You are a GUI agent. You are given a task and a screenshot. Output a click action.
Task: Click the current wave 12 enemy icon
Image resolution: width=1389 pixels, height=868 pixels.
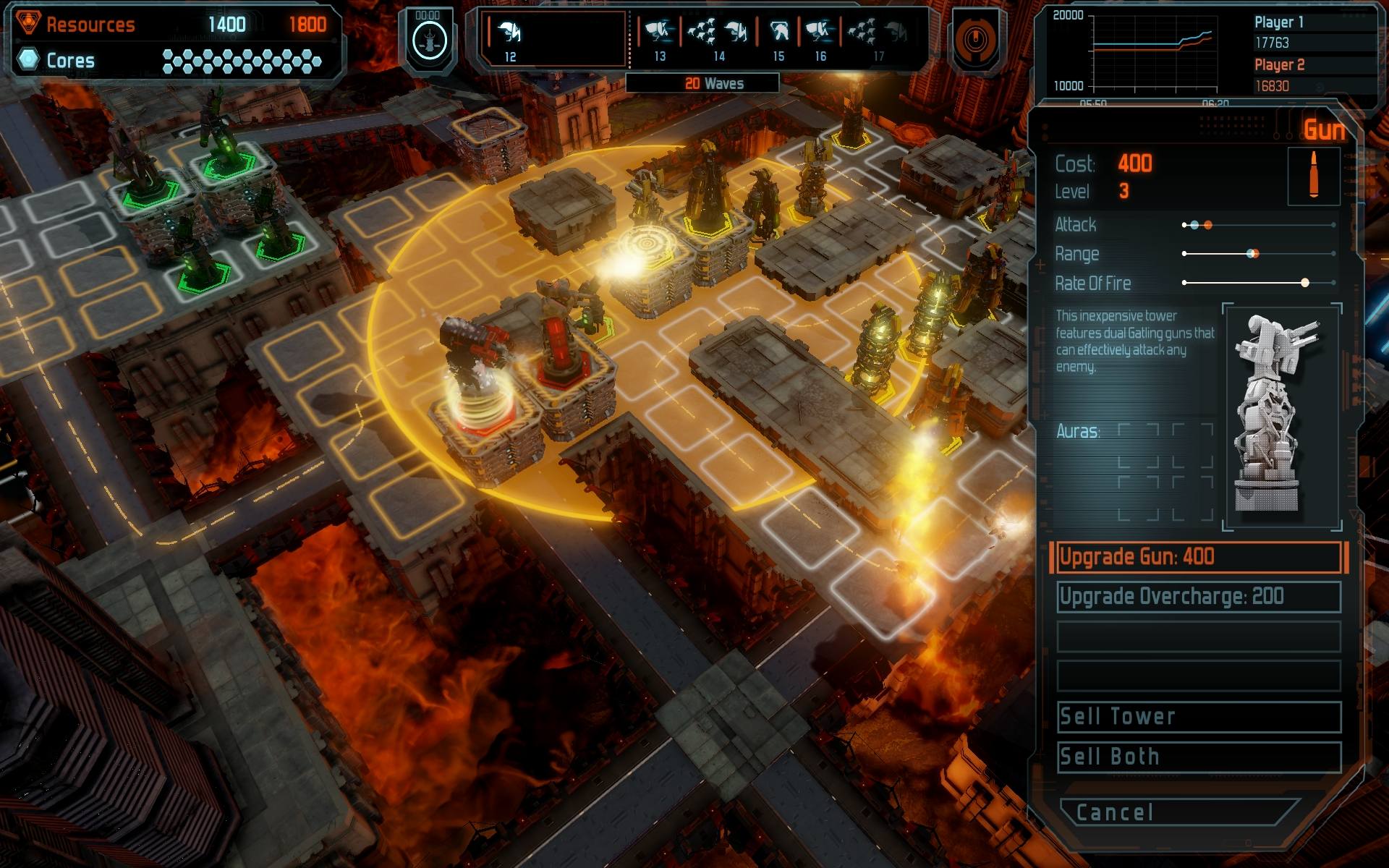click(509, 33)
